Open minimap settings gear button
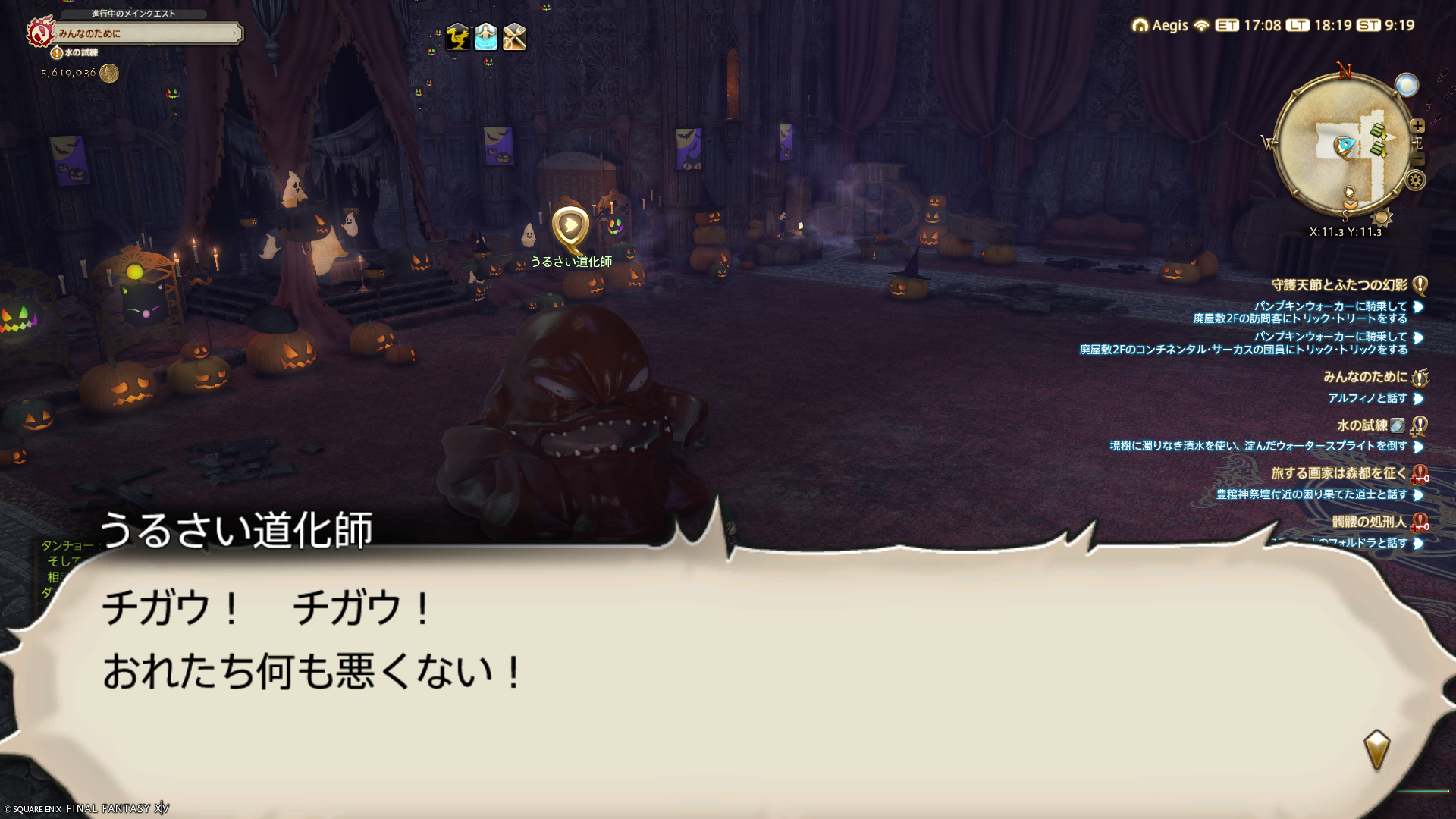This screenshot has width=1456, height=819. click(x=1415, y=180)
